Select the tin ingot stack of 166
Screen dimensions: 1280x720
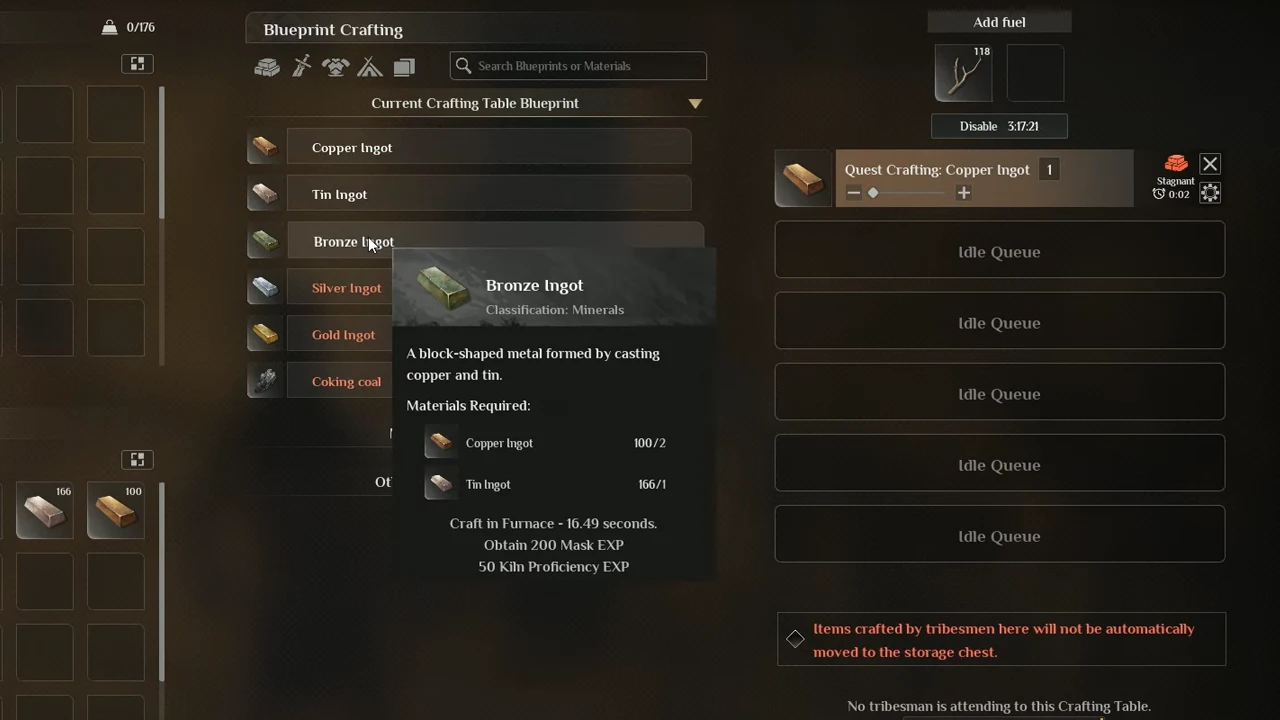44,511
